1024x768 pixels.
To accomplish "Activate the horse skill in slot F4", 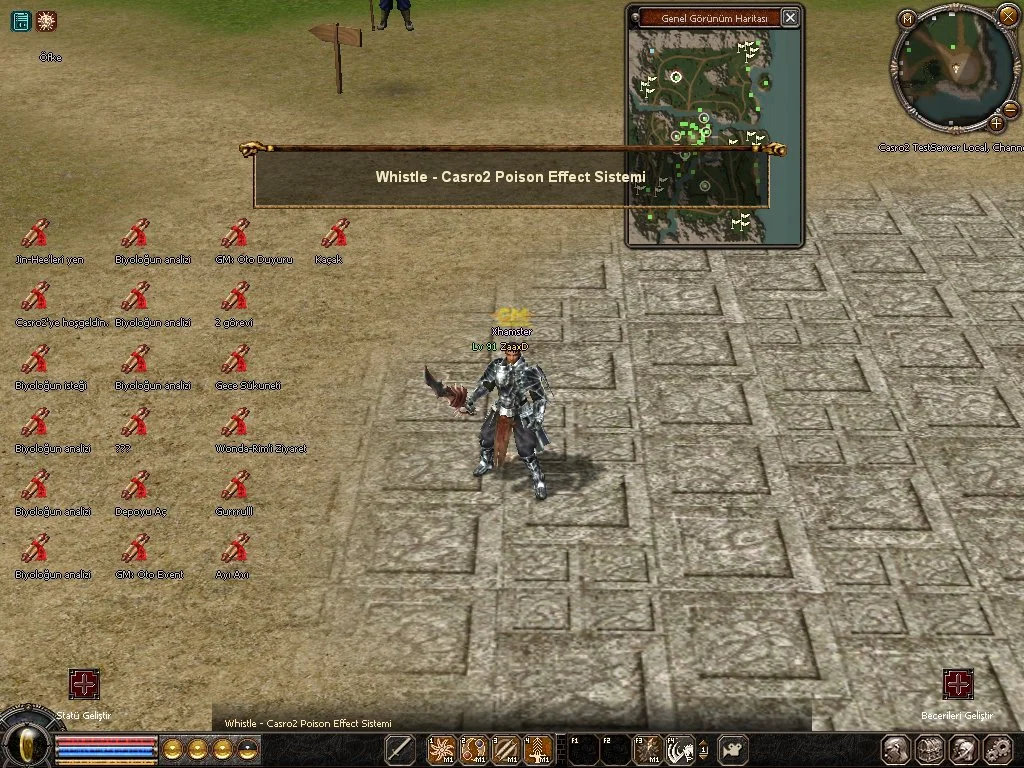I will (x=682, y=749).
